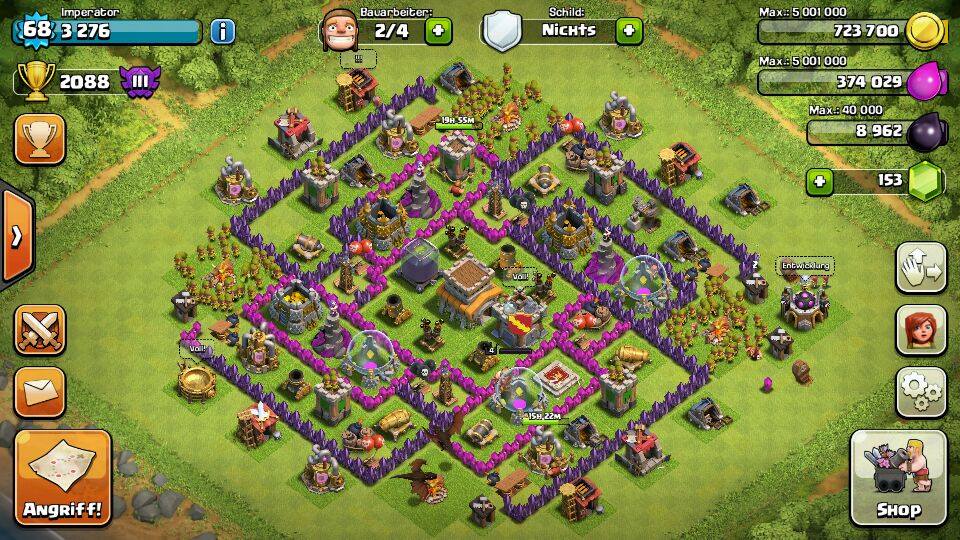This screenshot has width=960, height=540.
Task: Expand the orange side chat arrow
Action: pos(16,236)
